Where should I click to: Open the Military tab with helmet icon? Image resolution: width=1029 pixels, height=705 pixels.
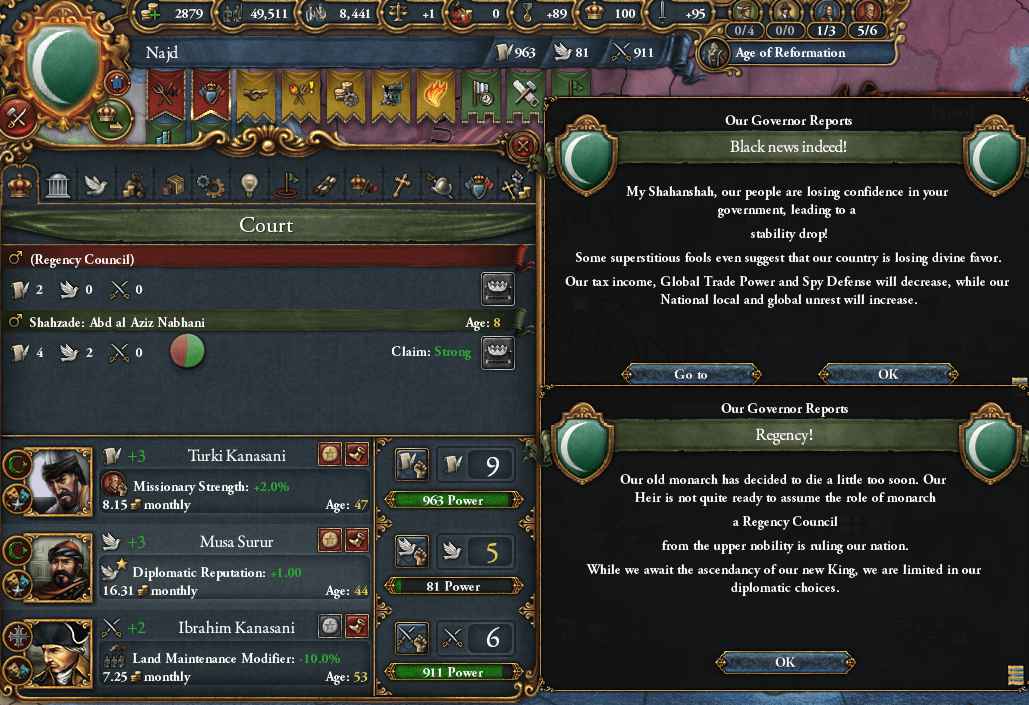(x=439, y=185)
